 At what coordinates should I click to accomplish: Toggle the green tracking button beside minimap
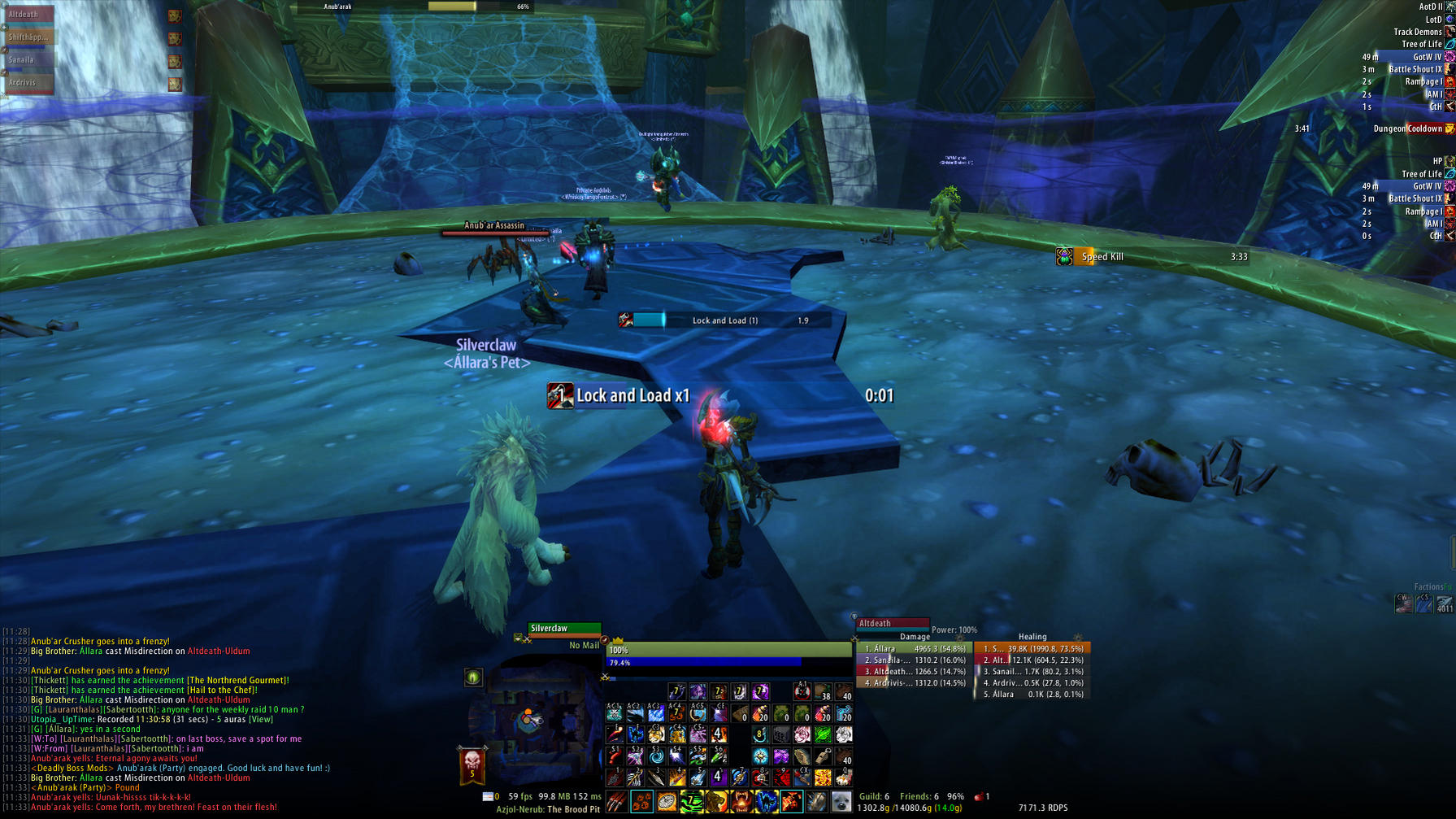(x=473, y=677)
